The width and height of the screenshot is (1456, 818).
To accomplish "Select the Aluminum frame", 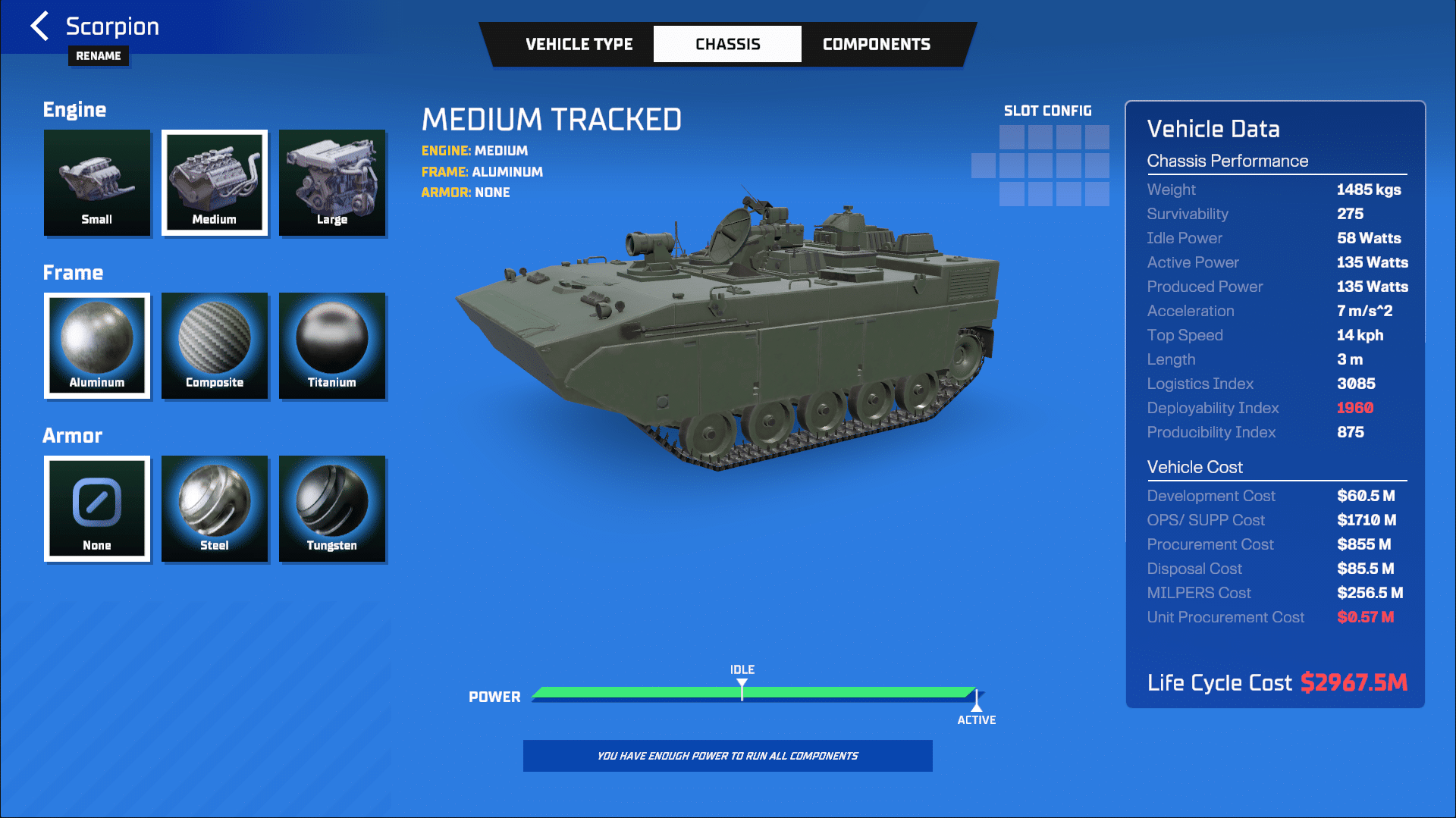I will 97,346.
